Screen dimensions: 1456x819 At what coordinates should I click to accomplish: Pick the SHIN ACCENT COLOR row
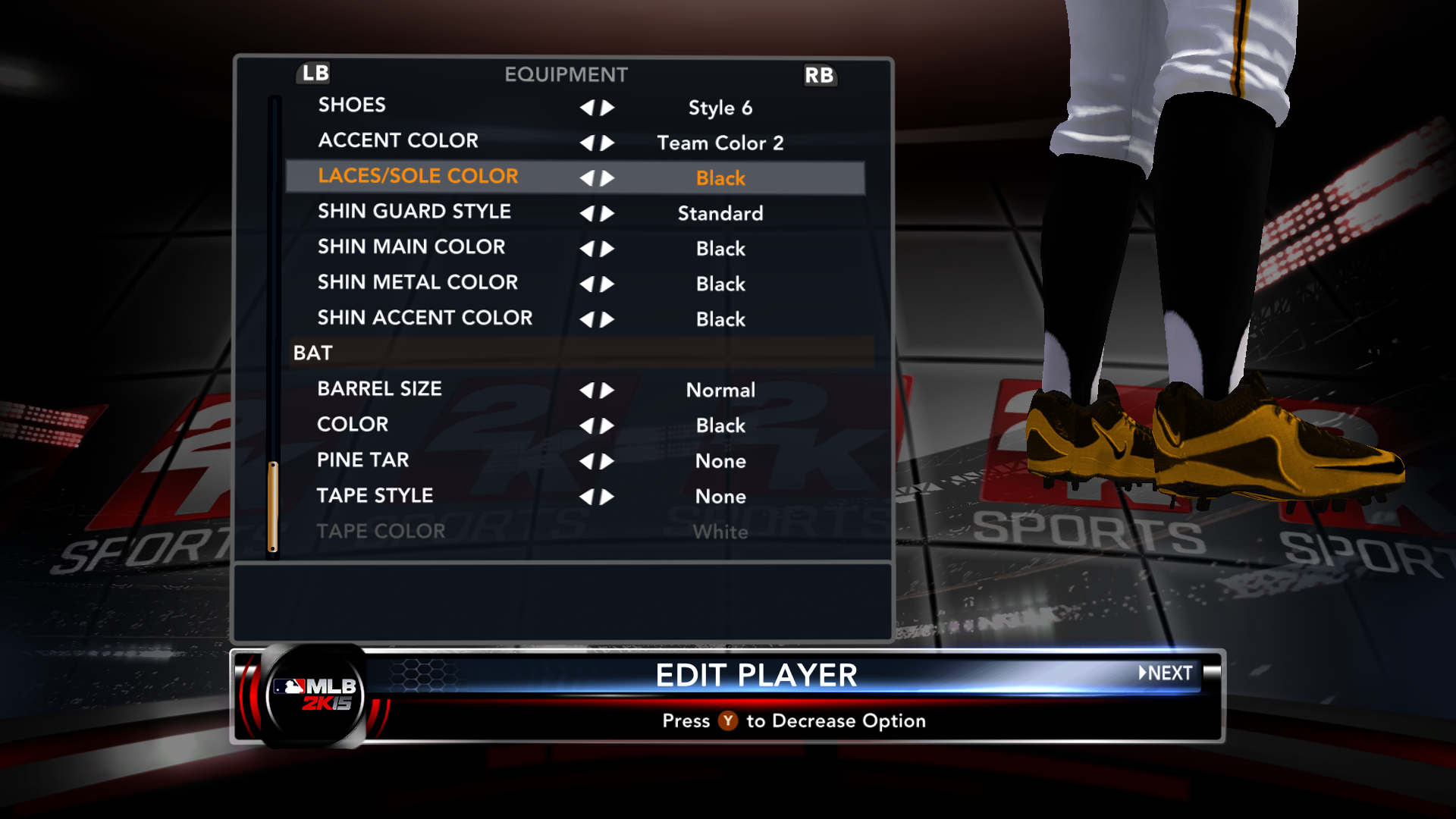425,318
